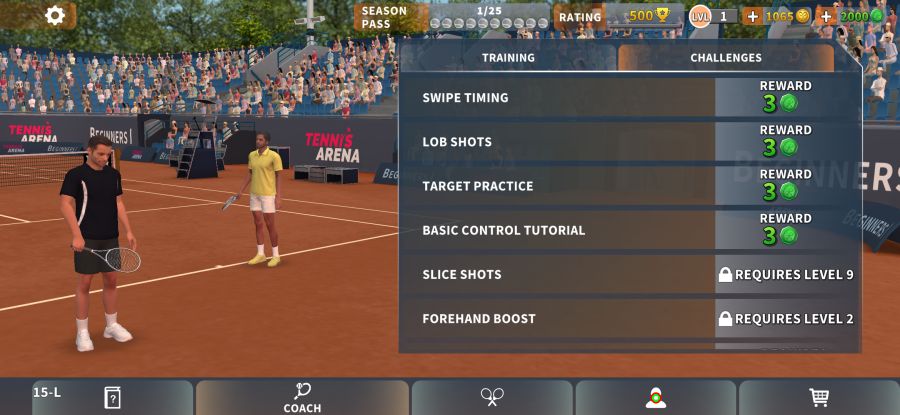The width and height of the screenshot is (900, 415).
Task: Open the card pack with question mark
Action: click(112, 397)
